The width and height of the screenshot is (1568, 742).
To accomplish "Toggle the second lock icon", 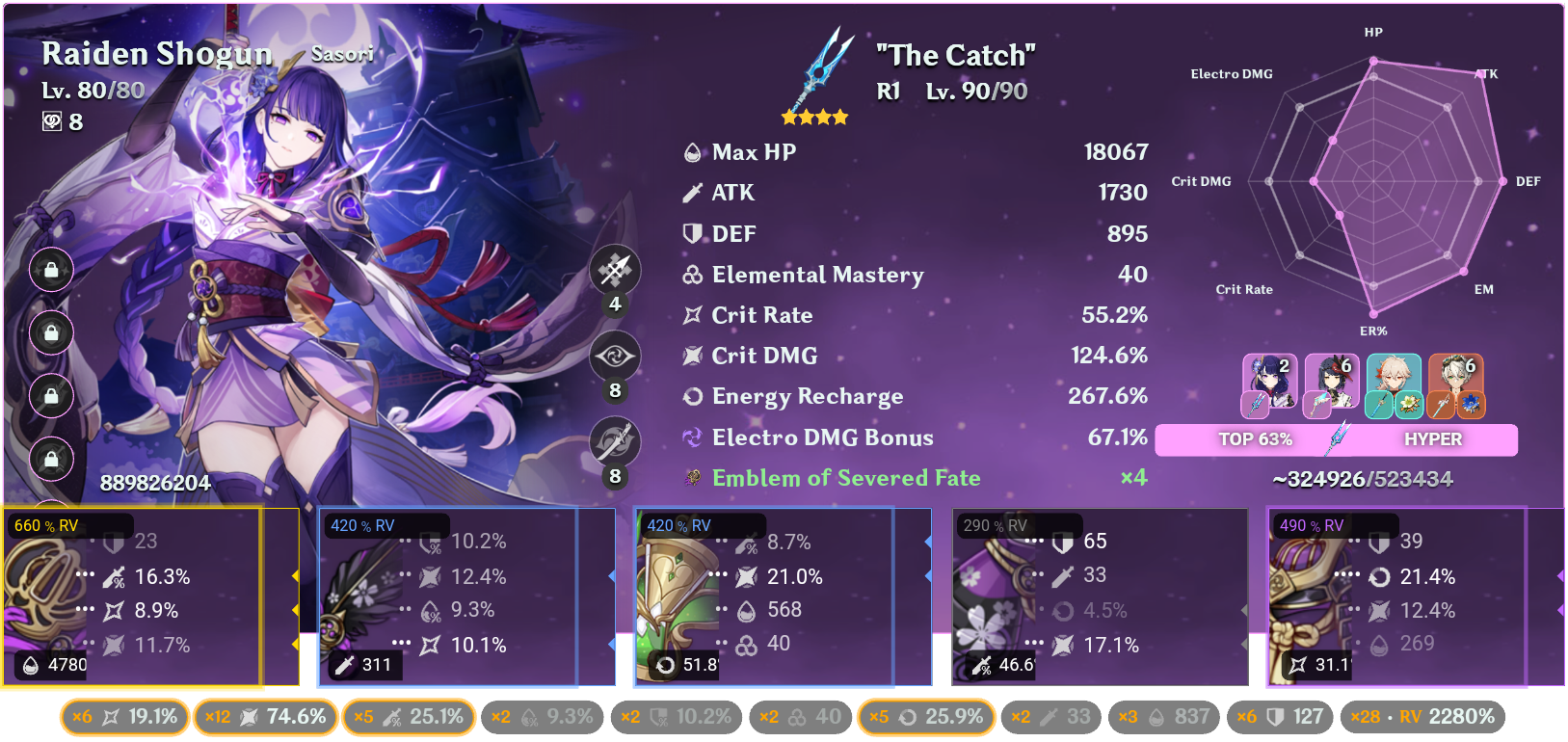I will [50, 333].
